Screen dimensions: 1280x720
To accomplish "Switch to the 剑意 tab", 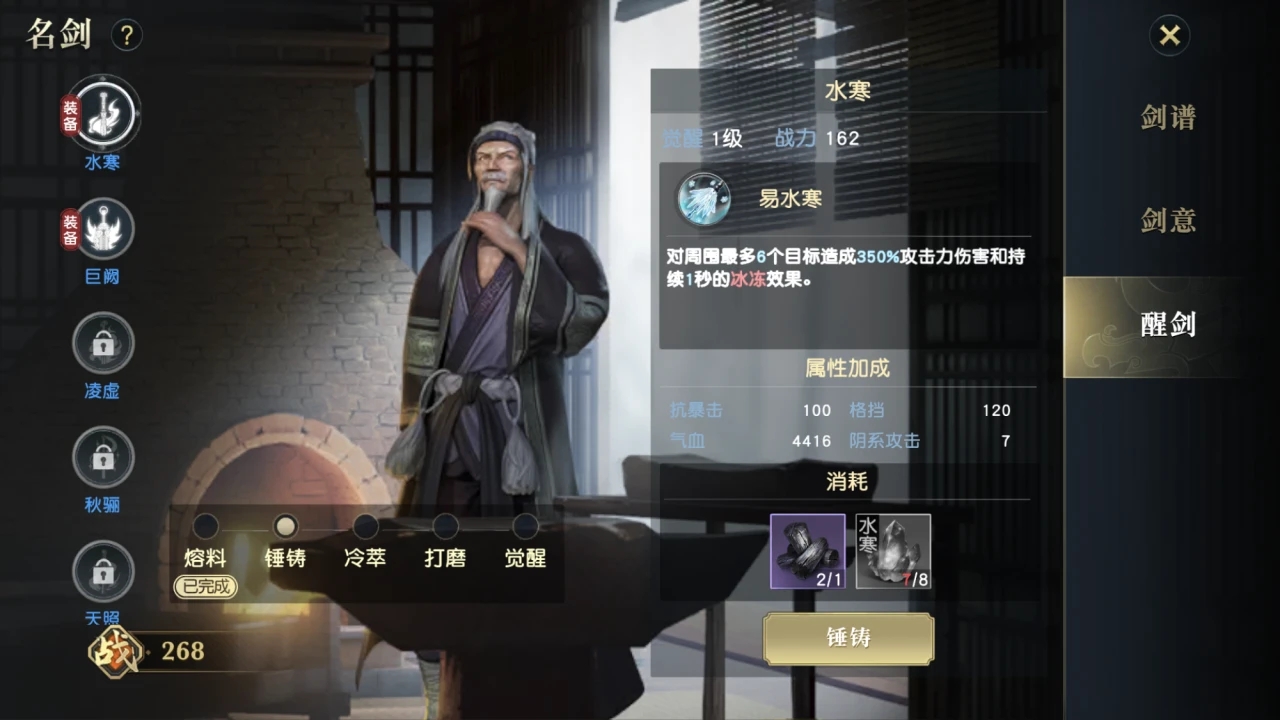I will 1166,221.
